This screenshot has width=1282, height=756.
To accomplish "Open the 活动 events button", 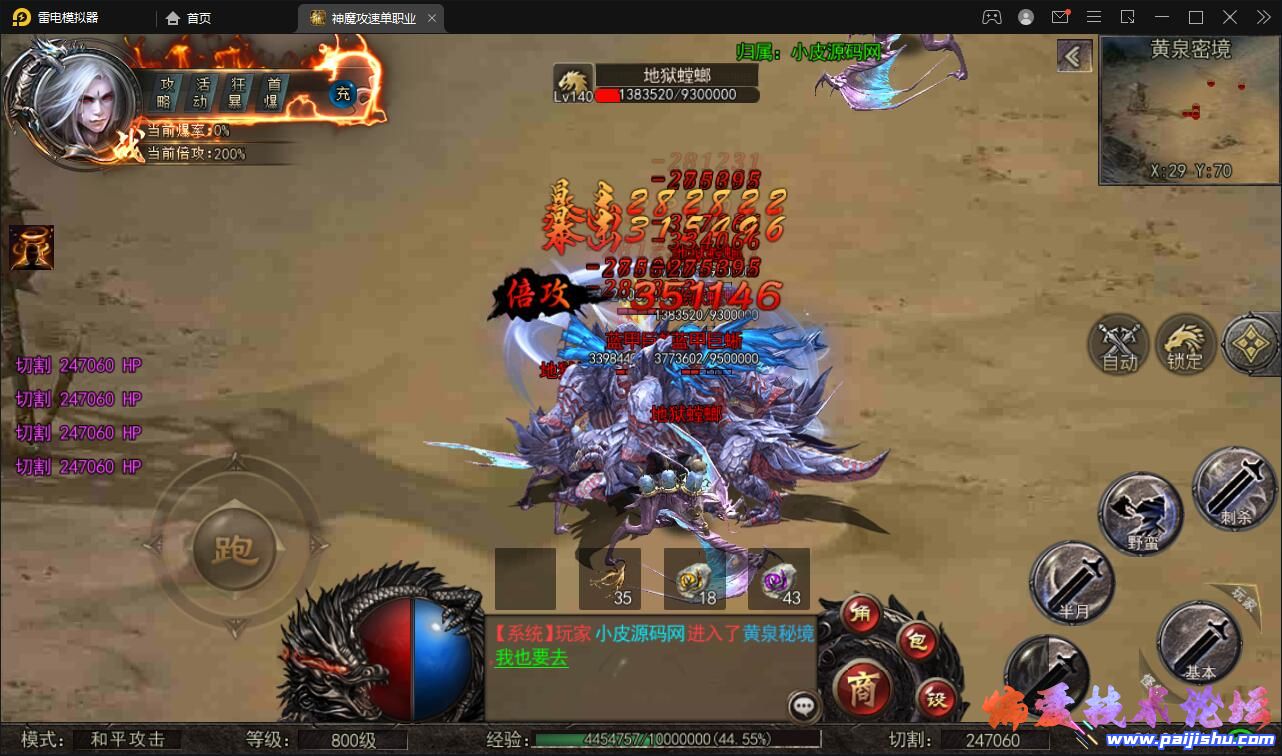I will [202, 92].
